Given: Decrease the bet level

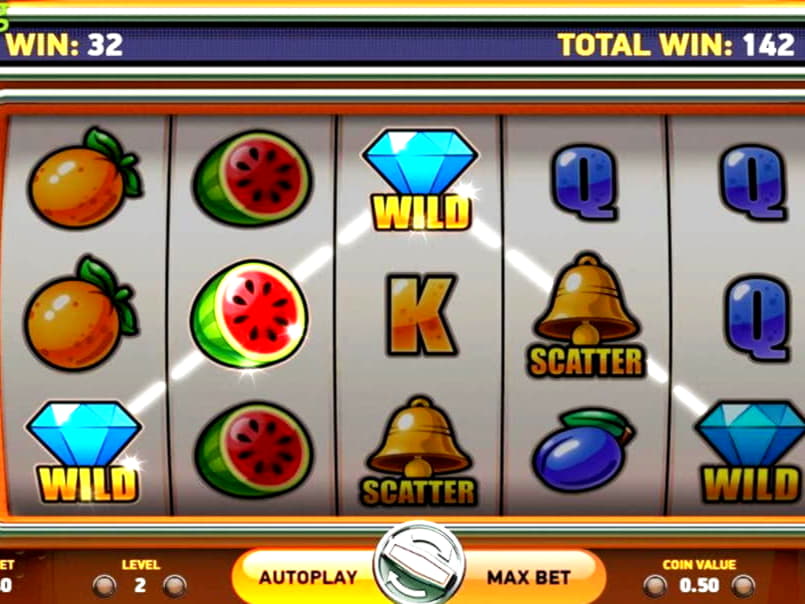Looking at the screenshot, I should 105,586.
